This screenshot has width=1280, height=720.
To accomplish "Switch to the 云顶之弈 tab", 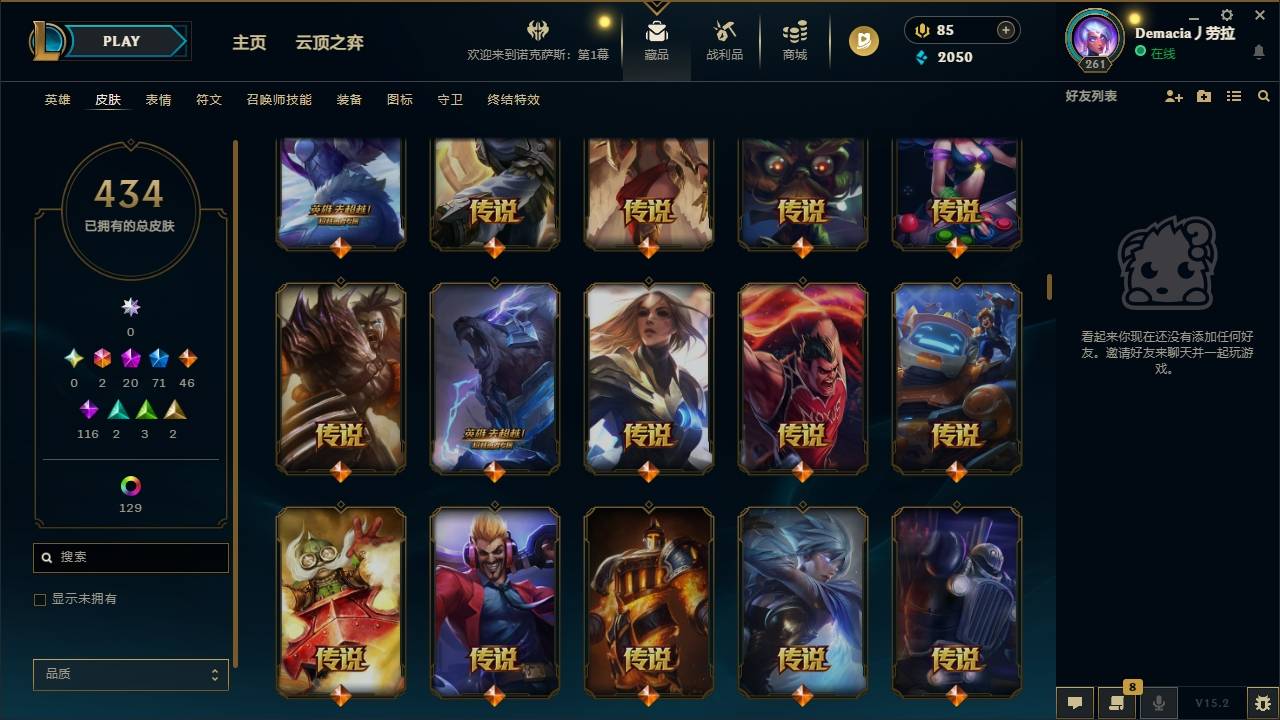I will 331,43.
